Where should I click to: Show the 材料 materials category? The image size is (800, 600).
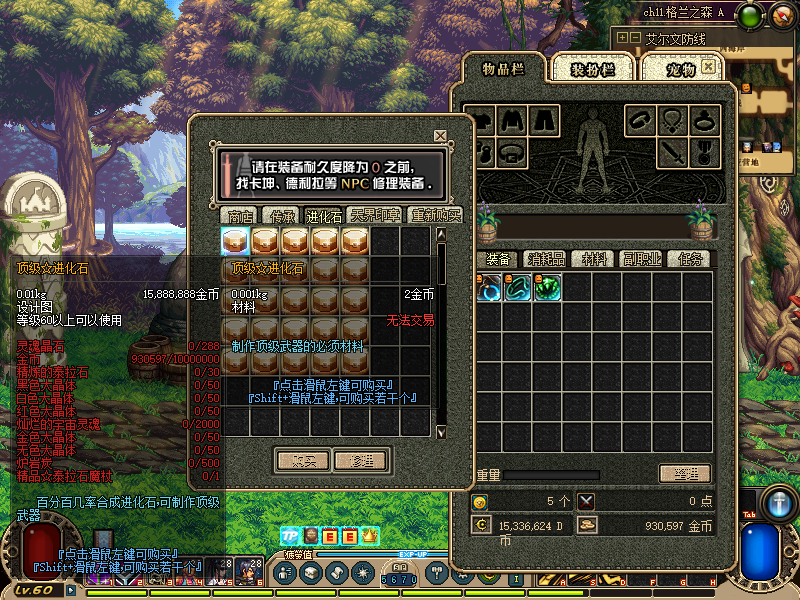click(x=594, y=259)
